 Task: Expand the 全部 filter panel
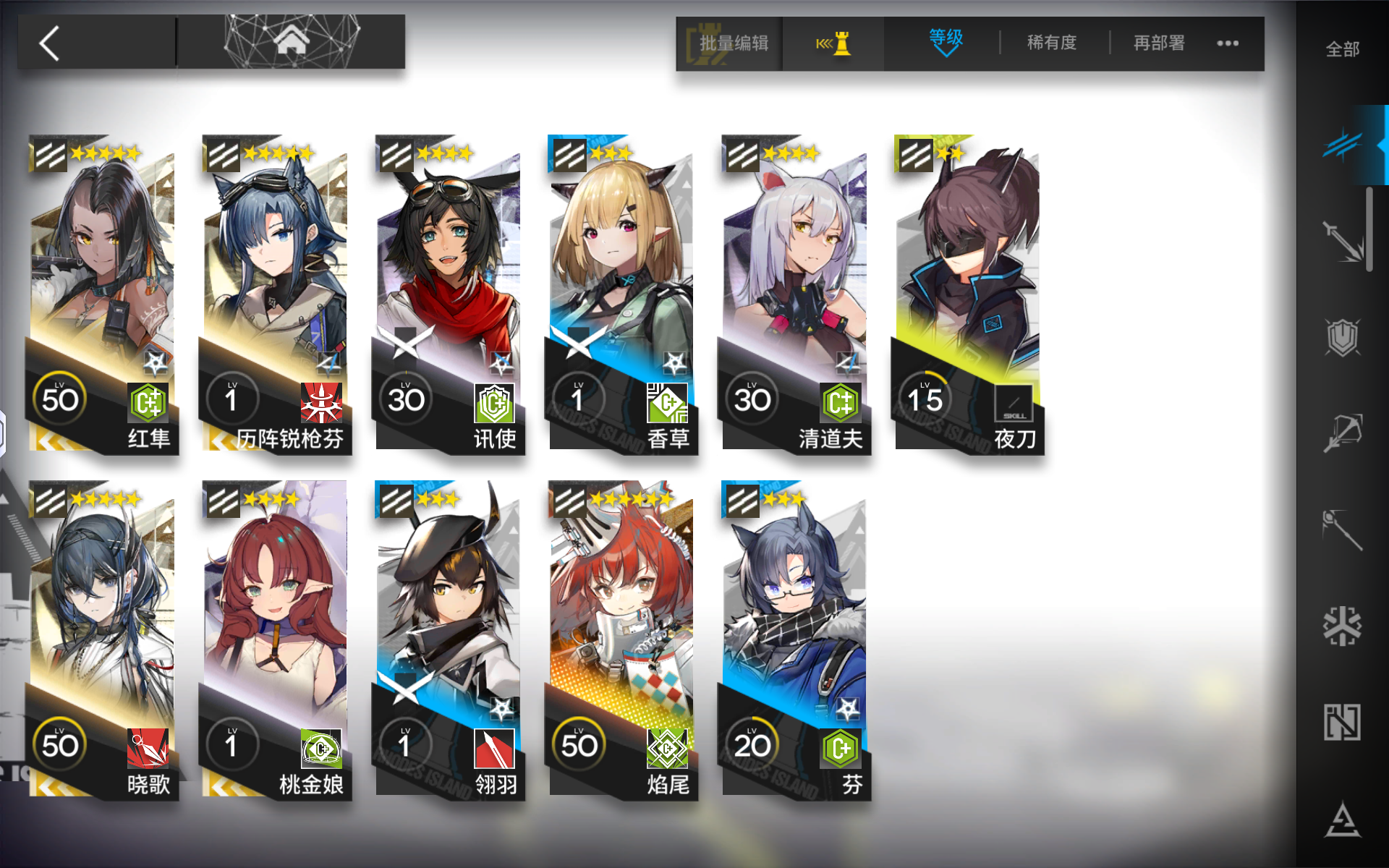click(1342, 49)
